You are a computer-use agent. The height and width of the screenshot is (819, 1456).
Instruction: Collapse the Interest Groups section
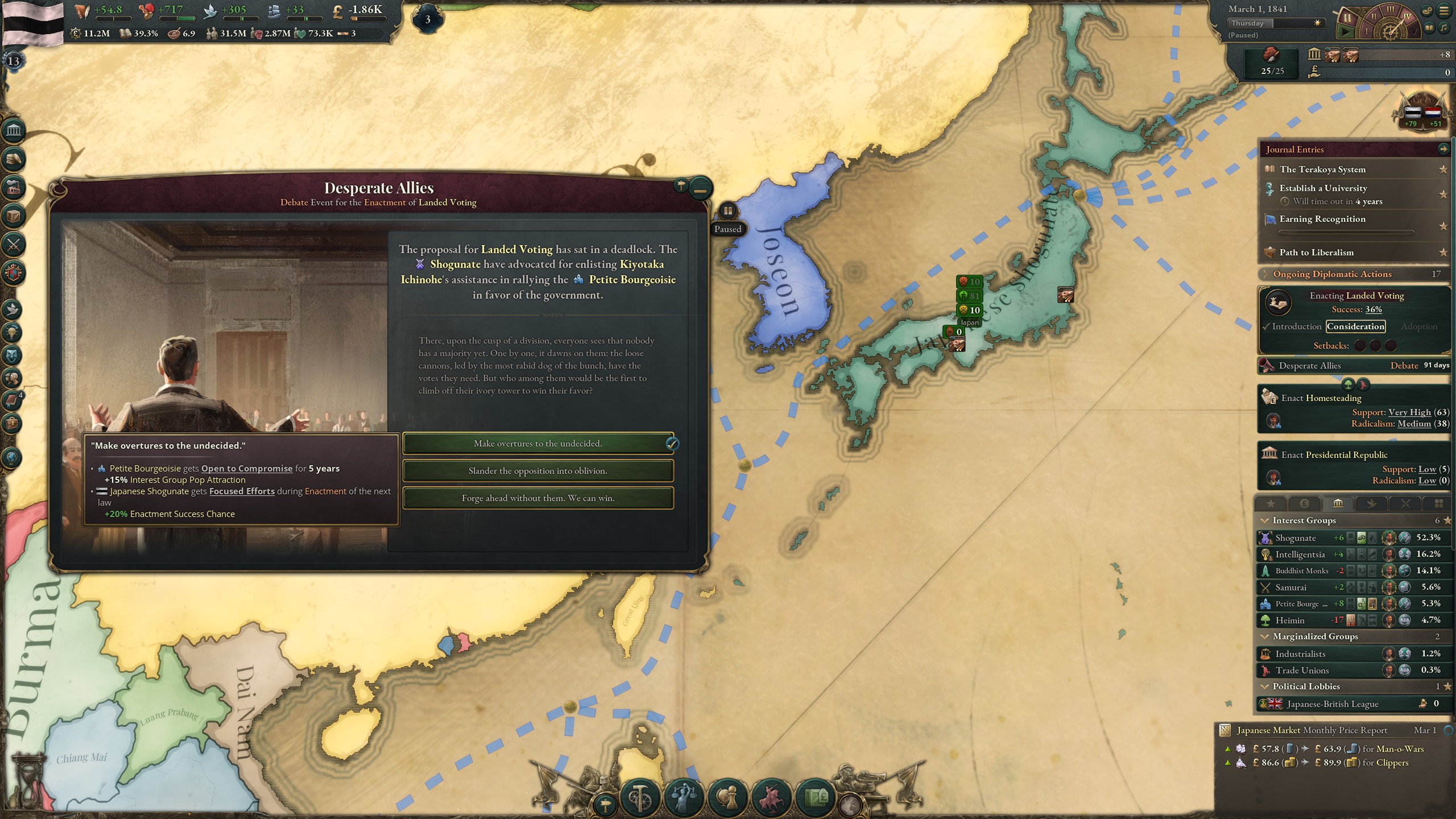coord(1265,520)
